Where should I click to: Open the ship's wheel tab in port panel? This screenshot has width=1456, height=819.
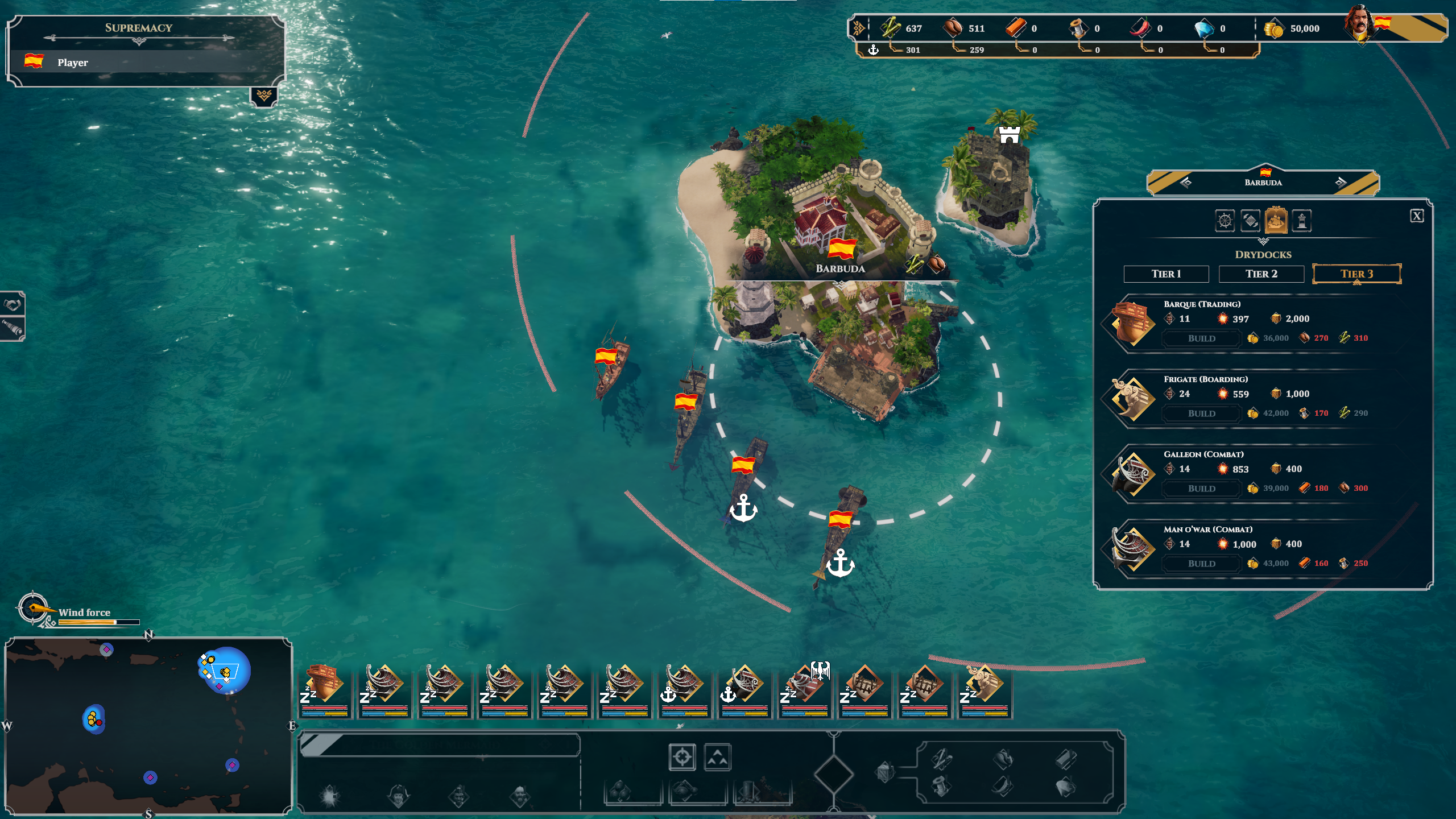click(1225, 221)
